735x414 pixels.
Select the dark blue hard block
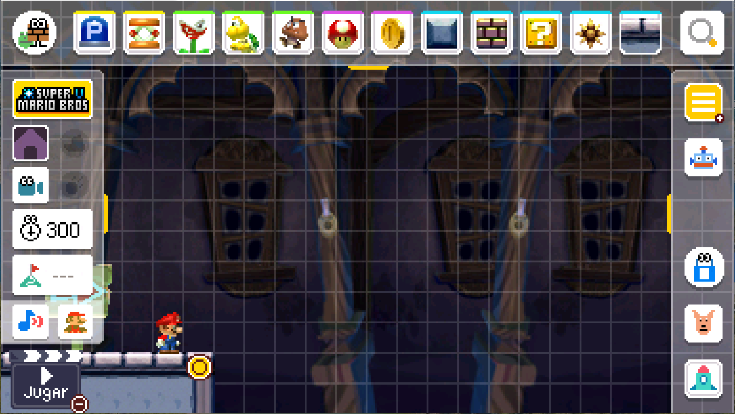[x=442, y=33]
